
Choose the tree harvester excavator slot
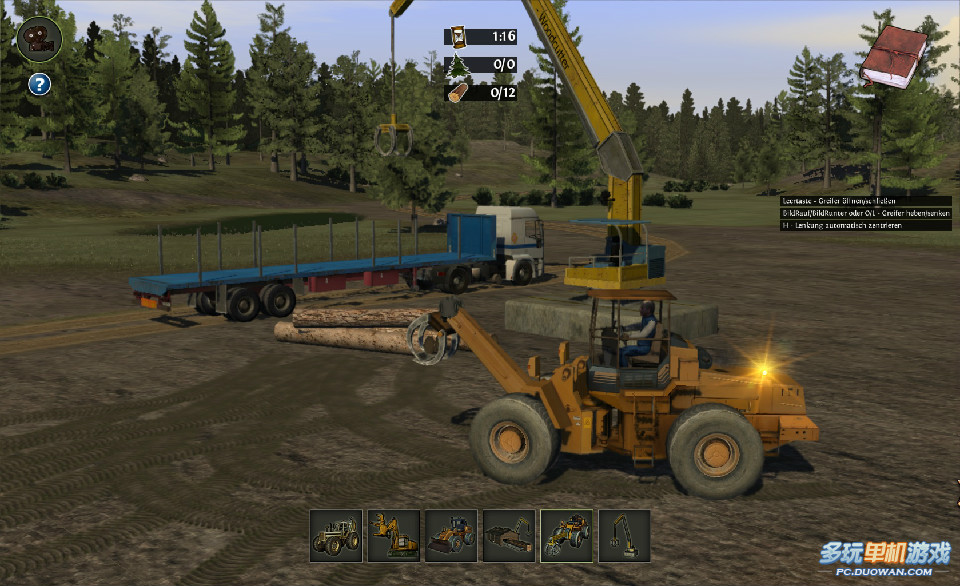click(393, 536)
